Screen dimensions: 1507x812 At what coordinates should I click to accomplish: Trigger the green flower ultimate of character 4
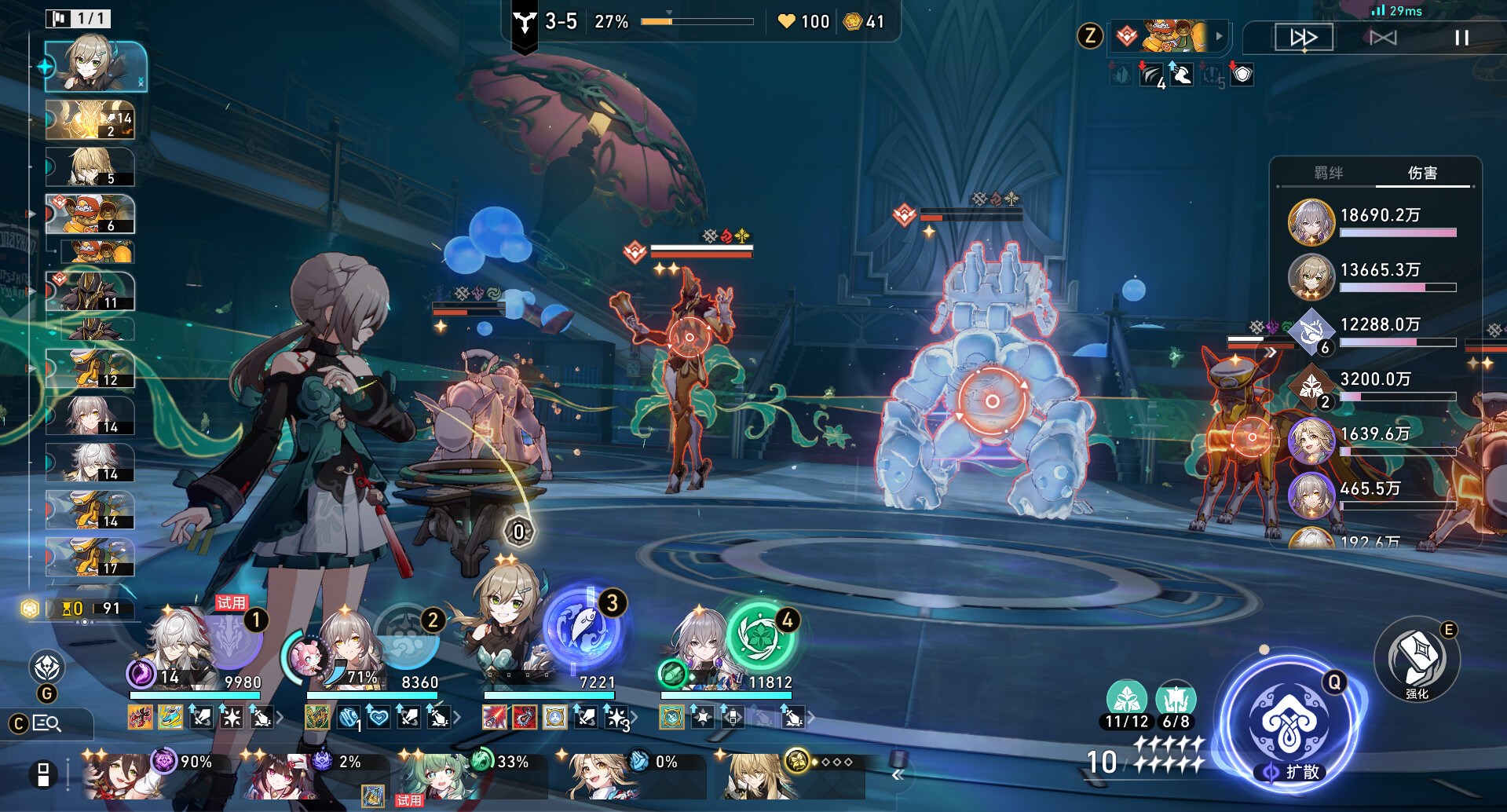point(759,635)
